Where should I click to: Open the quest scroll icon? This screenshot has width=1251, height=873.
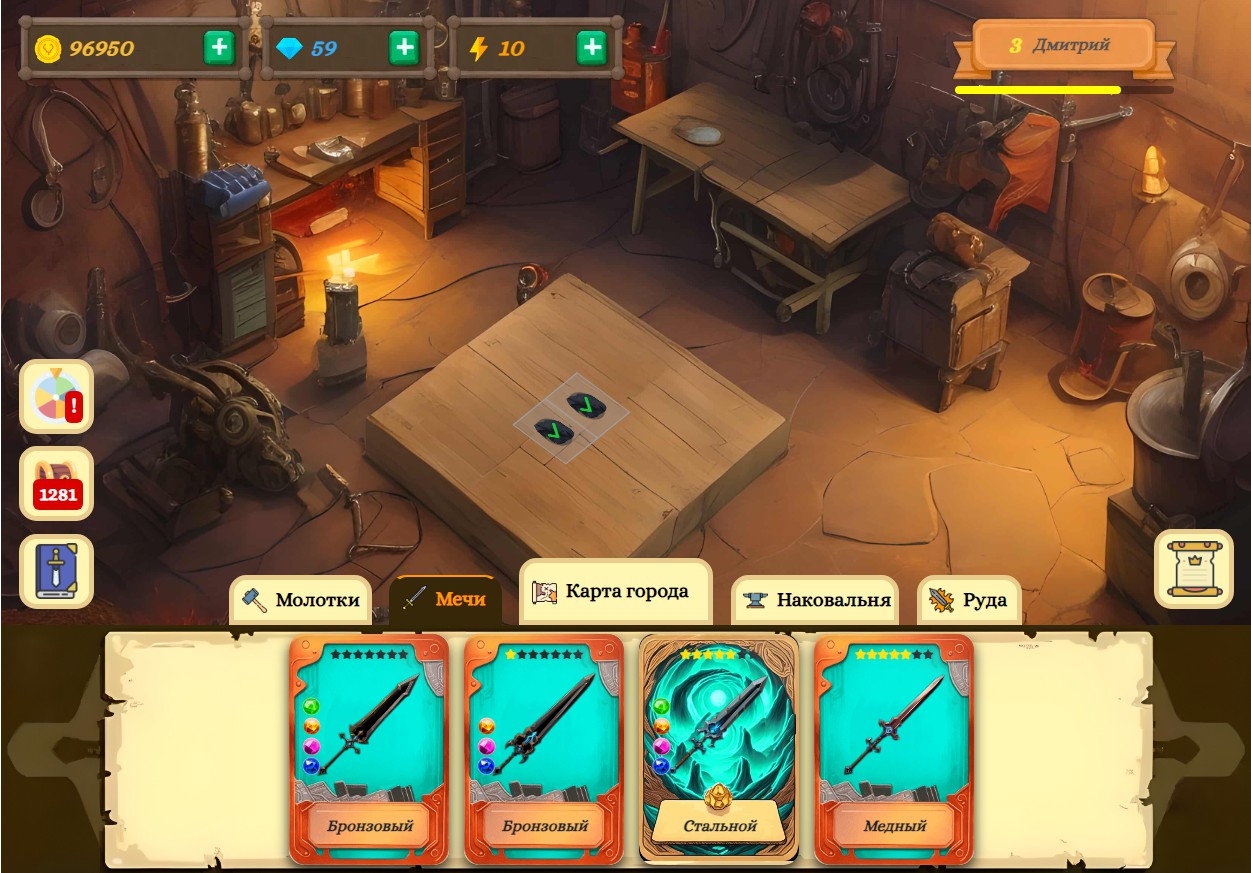pos(1193,569)
